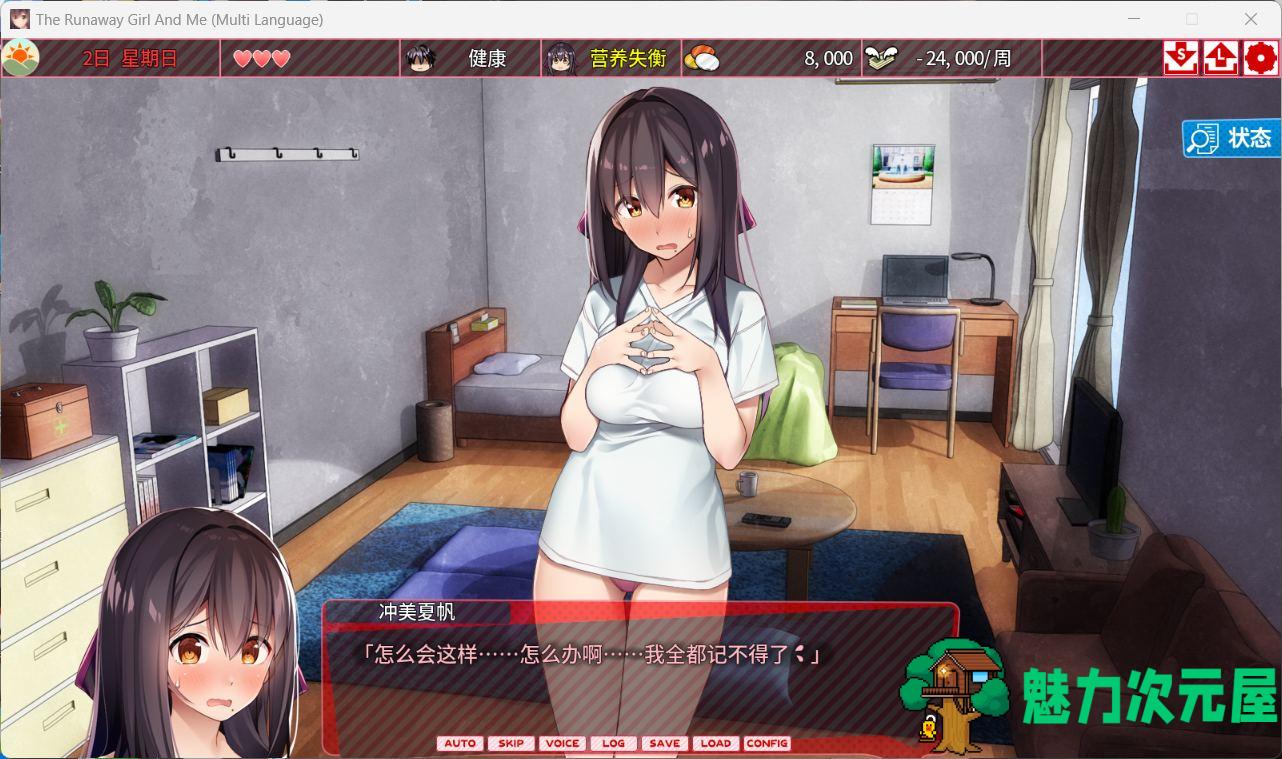Toggle VOICE playback

562,743
